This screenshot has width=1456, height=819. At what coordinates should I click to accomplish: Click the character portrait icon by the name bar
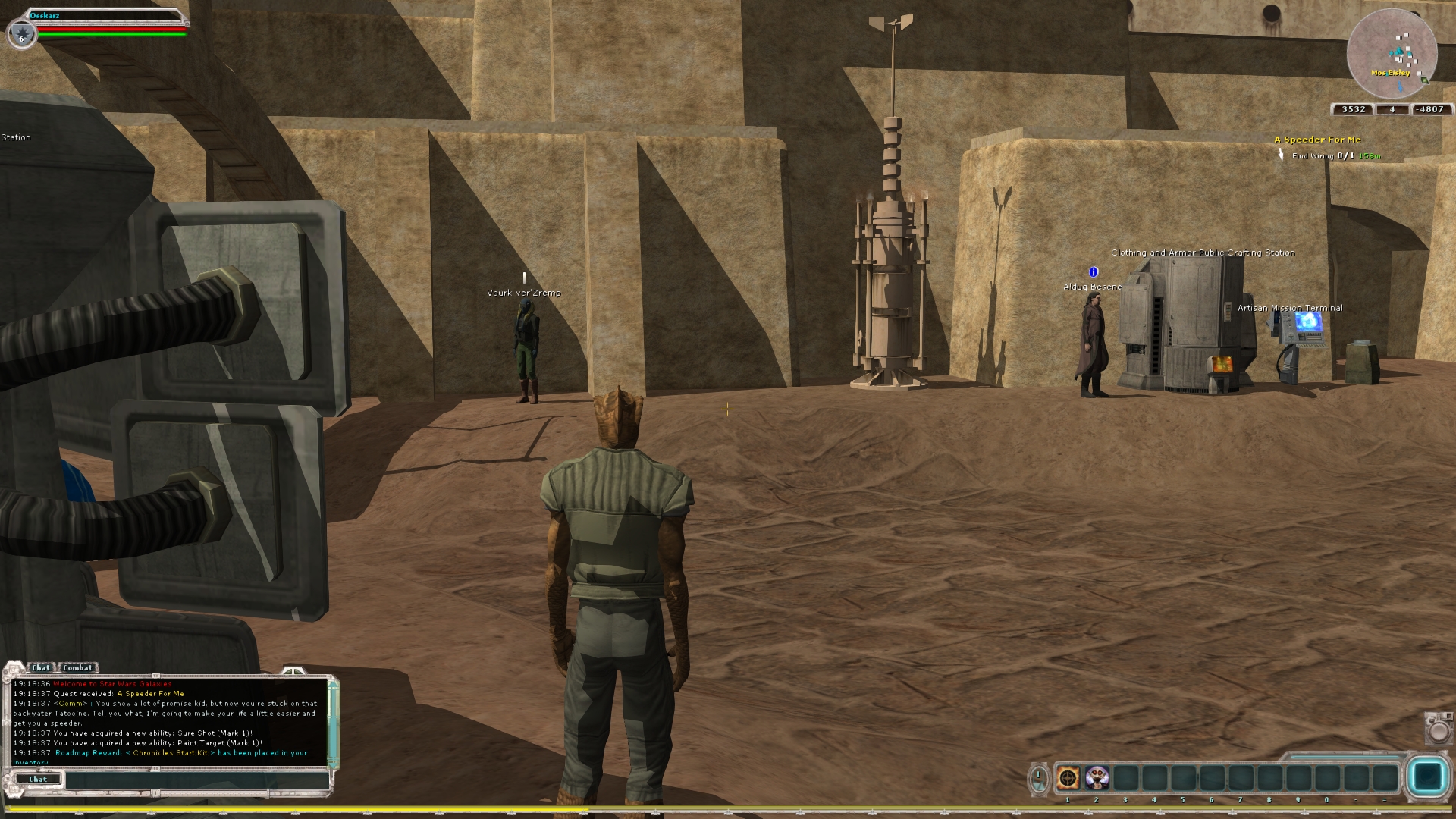[x=21, y=33]
